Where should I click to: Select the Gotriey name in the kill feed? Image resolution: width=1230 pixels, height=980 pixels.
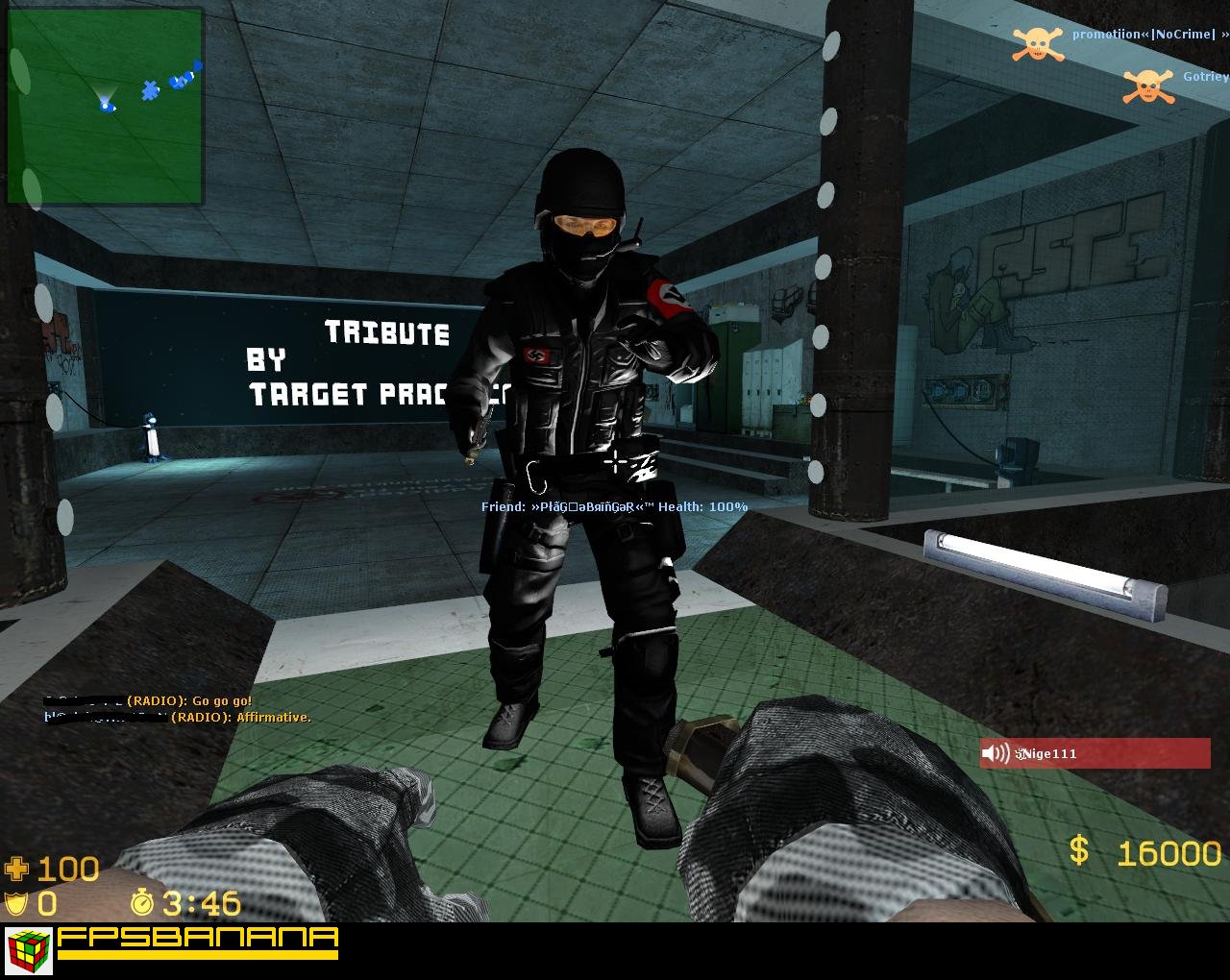[1205, 77]
